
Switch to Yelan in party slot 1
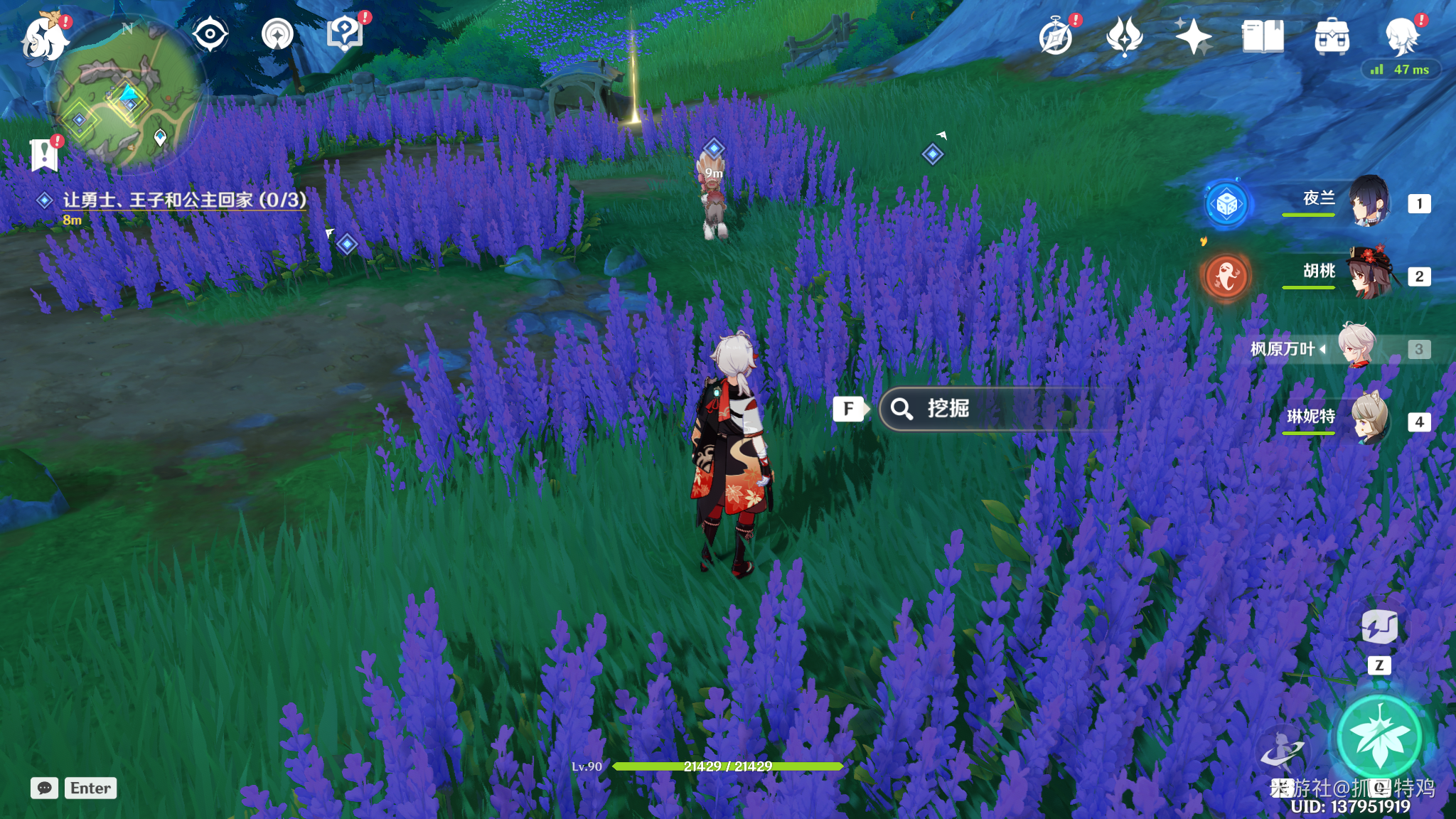[x=1369, y=203]
